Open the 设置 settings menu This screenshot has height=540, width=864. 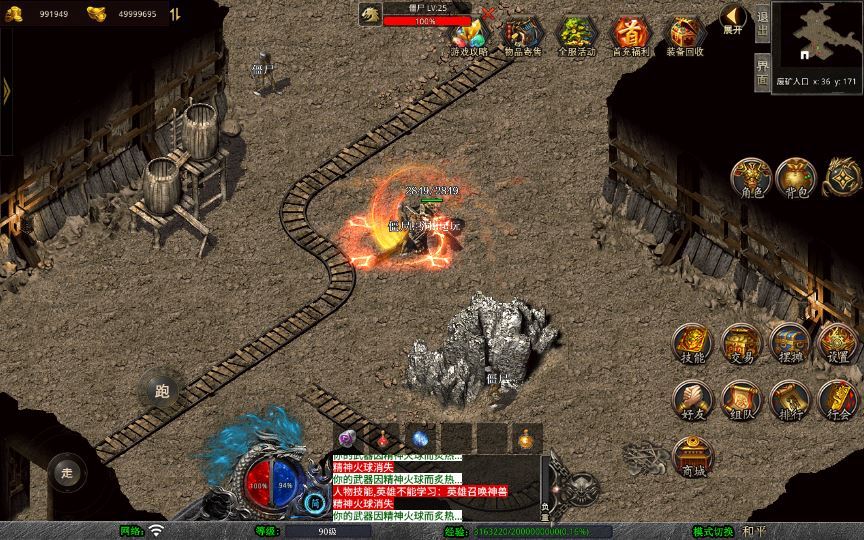point(838,343)
